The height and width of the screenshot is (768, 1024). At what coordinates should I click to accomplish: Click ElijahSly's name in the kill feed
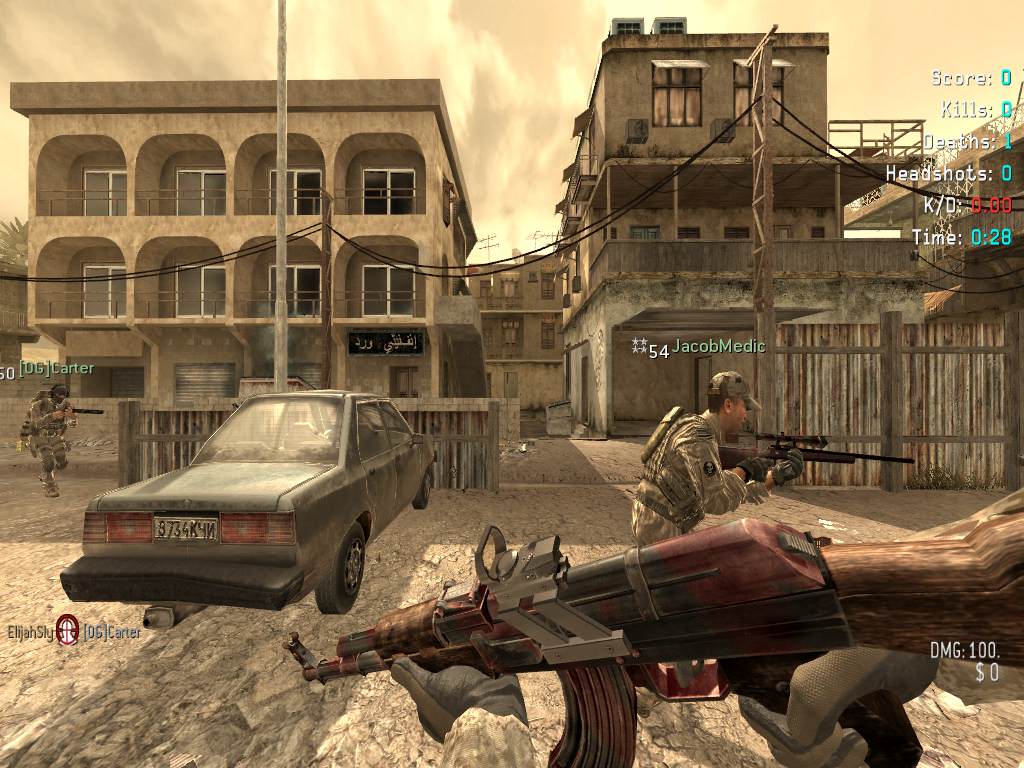click(x=29, y=632)
